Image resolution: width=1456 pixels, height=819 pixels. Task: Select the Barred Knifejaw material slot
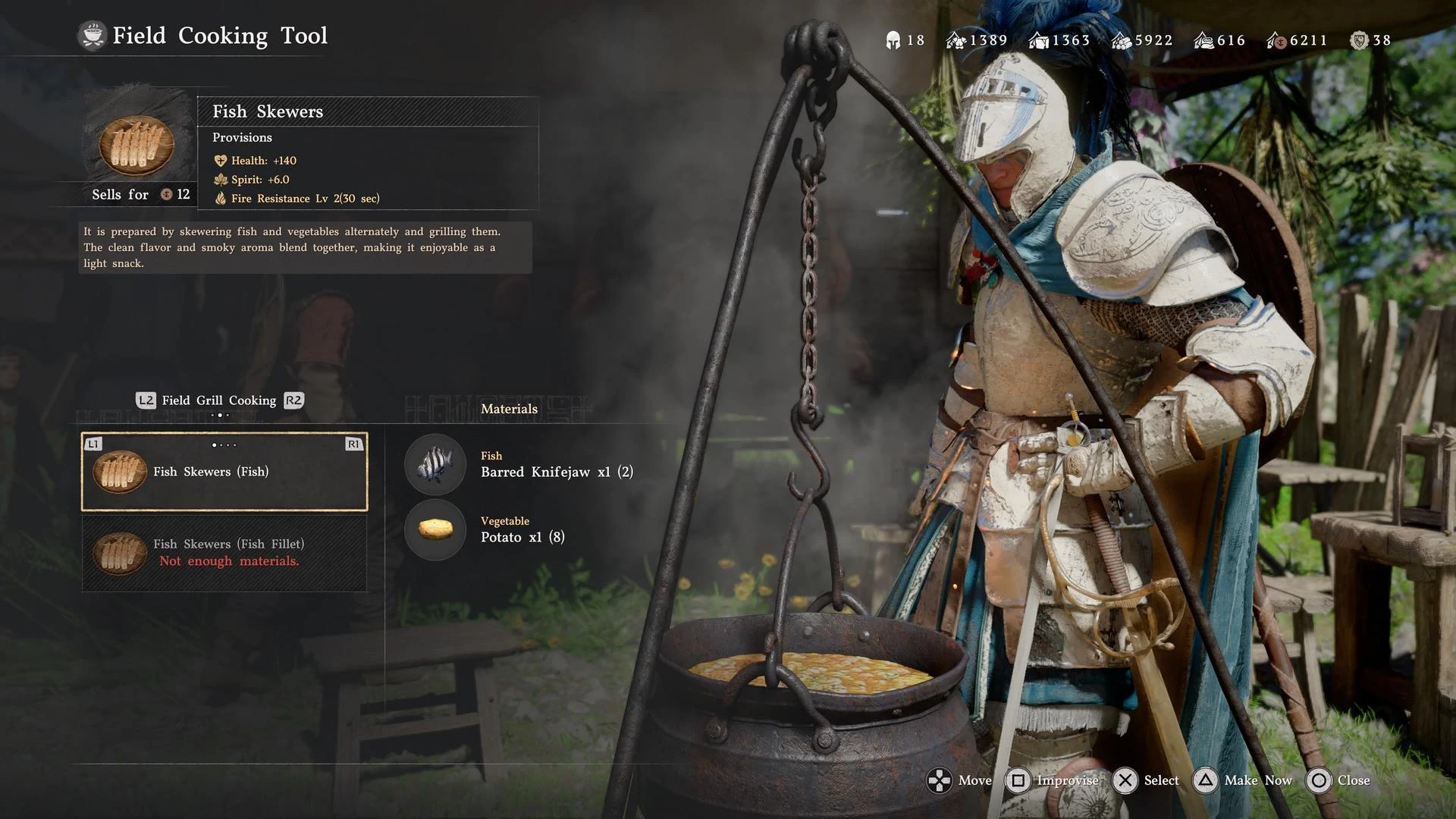435,464
